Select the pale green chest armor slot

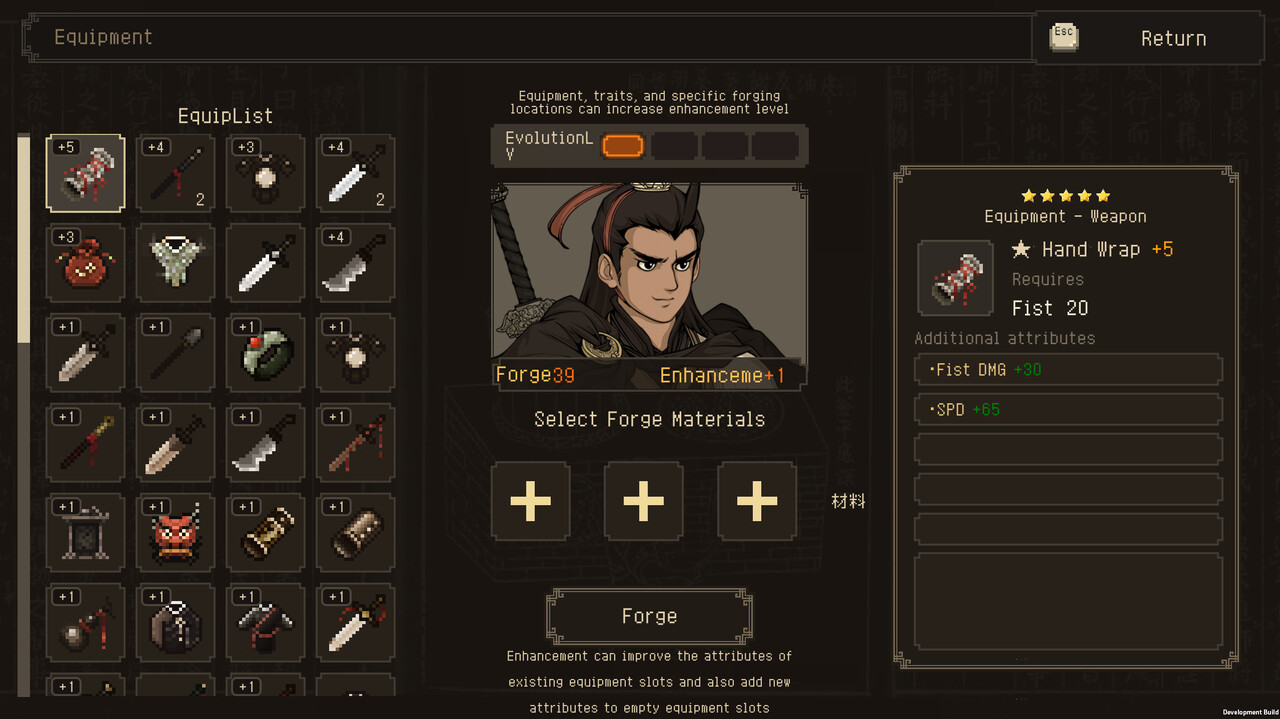point(176,263)
